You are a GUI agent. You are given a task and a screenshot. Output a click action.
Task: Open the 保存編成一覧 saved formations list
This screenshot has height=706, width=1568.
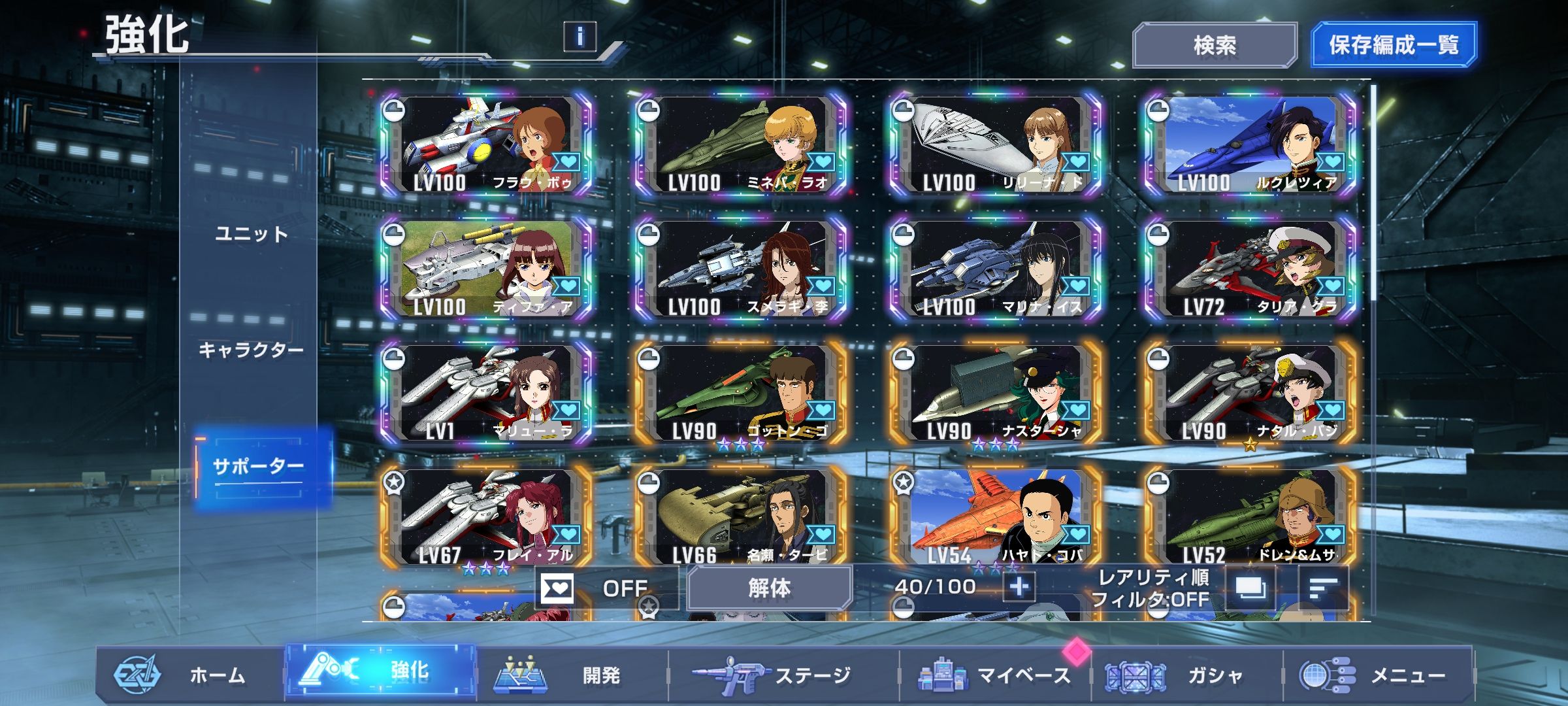coord(1393,45)
